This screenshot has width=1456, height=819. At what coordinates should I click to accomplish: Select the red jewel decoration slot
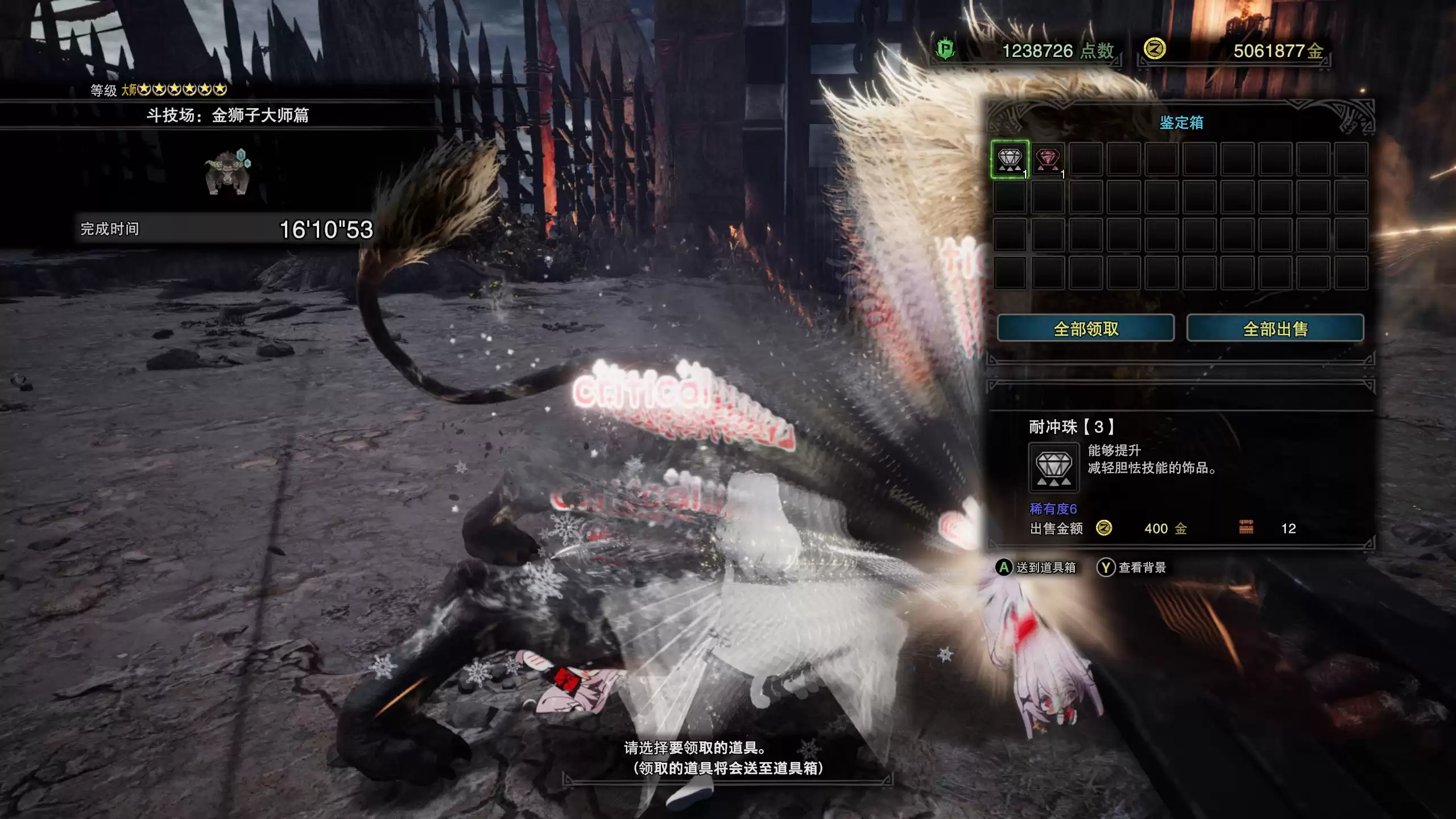pyautogui.click(x=1048, y=159)
